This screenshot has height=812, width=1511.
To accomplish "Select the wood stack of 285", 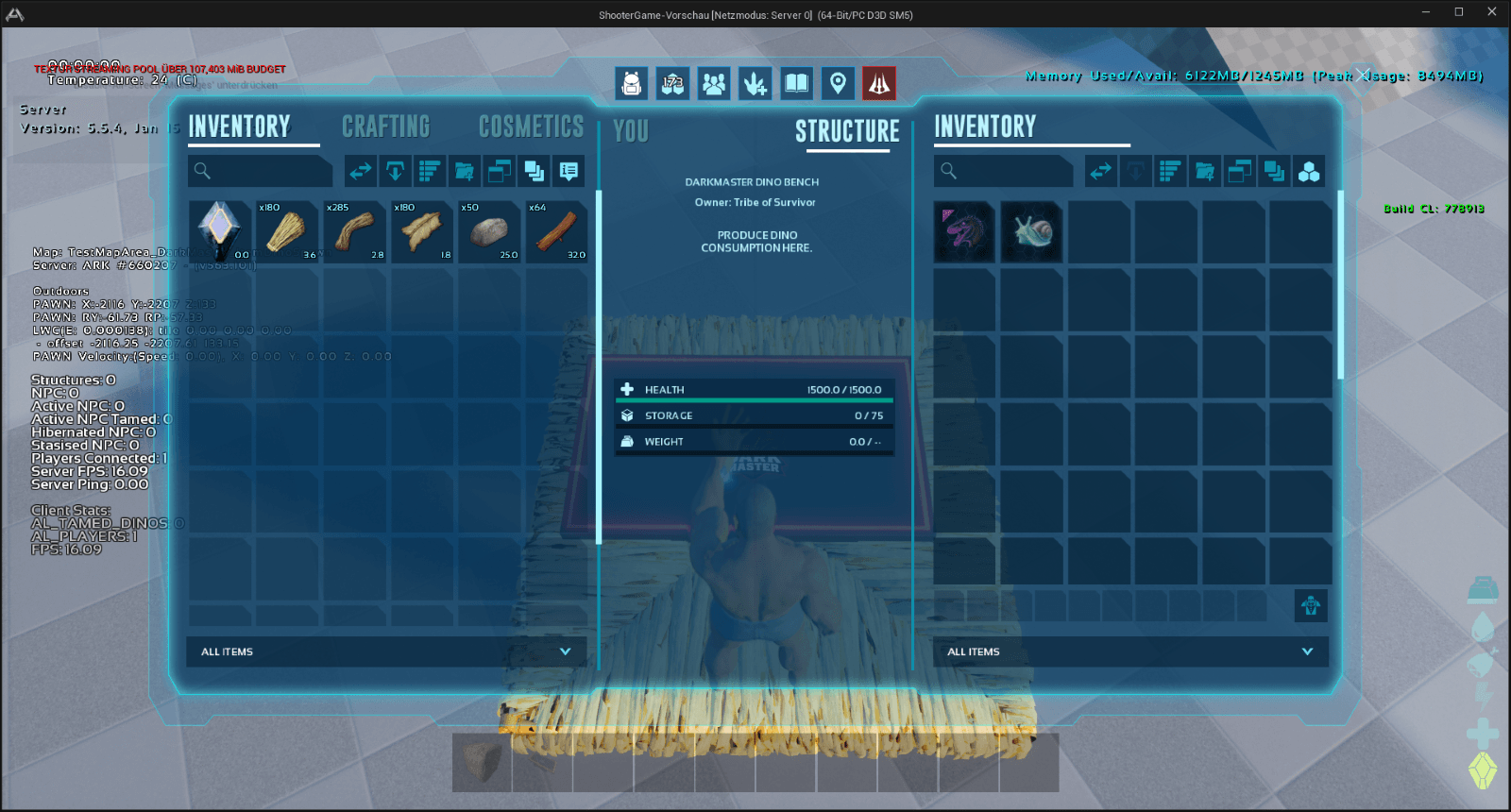I will (x=355, y=231).
